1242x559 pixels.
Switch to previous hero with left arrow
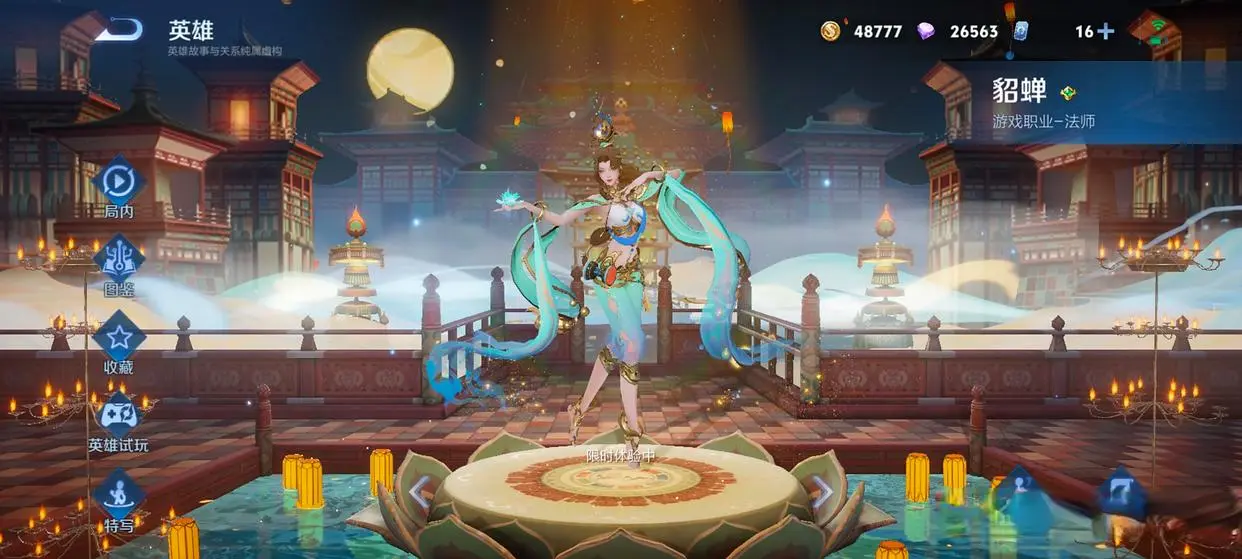[421, 491]
